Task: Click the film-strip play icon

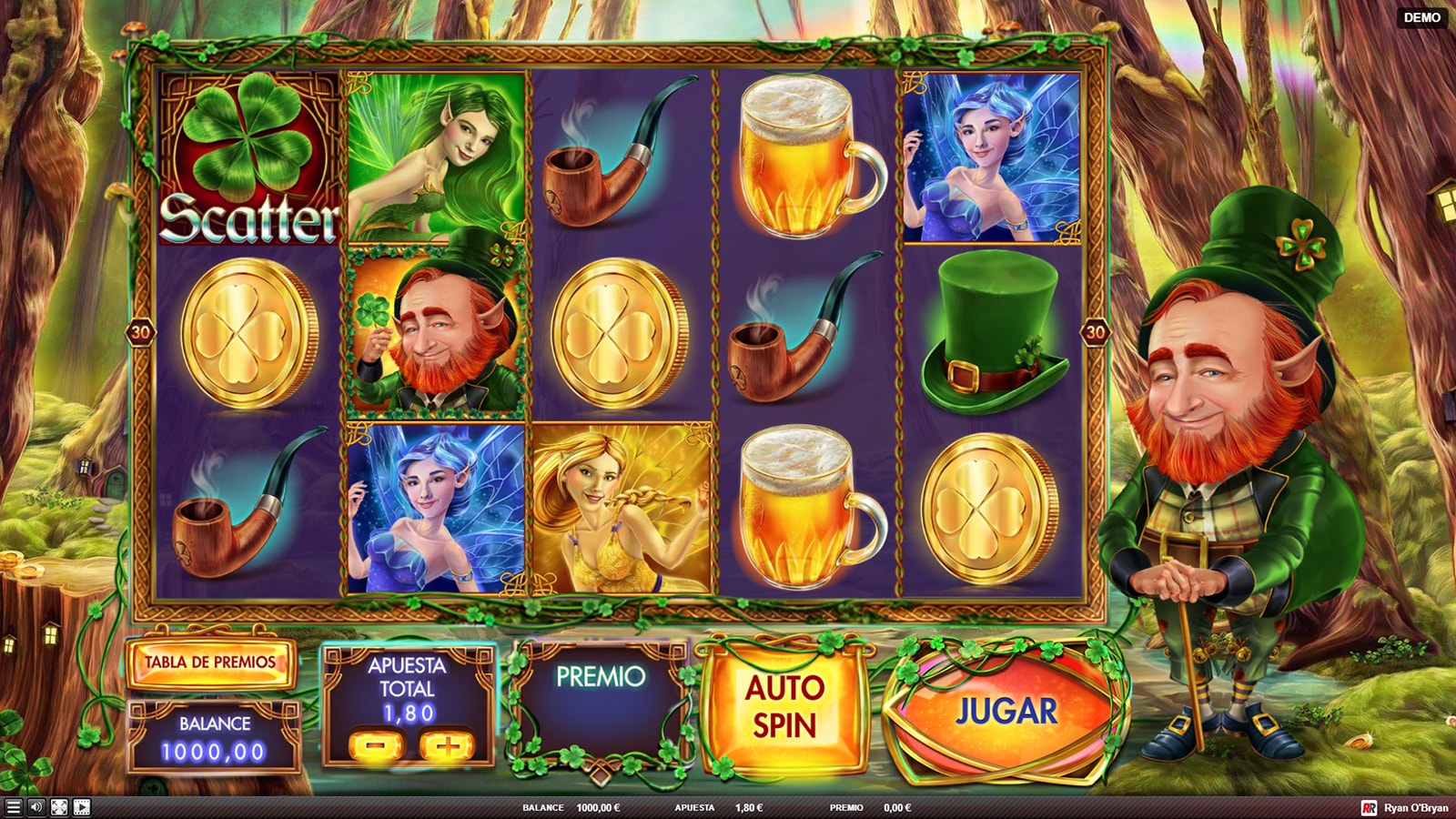Action: [82, 807]
